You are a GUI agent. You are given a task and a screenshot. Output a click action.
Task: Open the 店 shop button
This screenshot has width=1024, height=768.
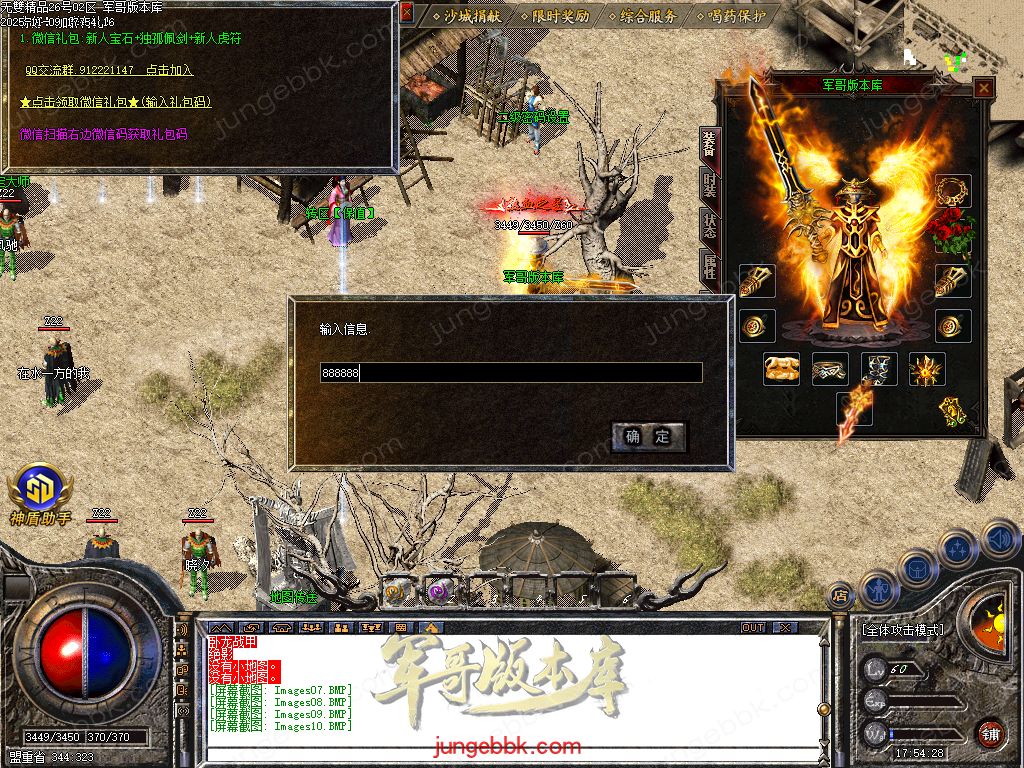[840, 594]
